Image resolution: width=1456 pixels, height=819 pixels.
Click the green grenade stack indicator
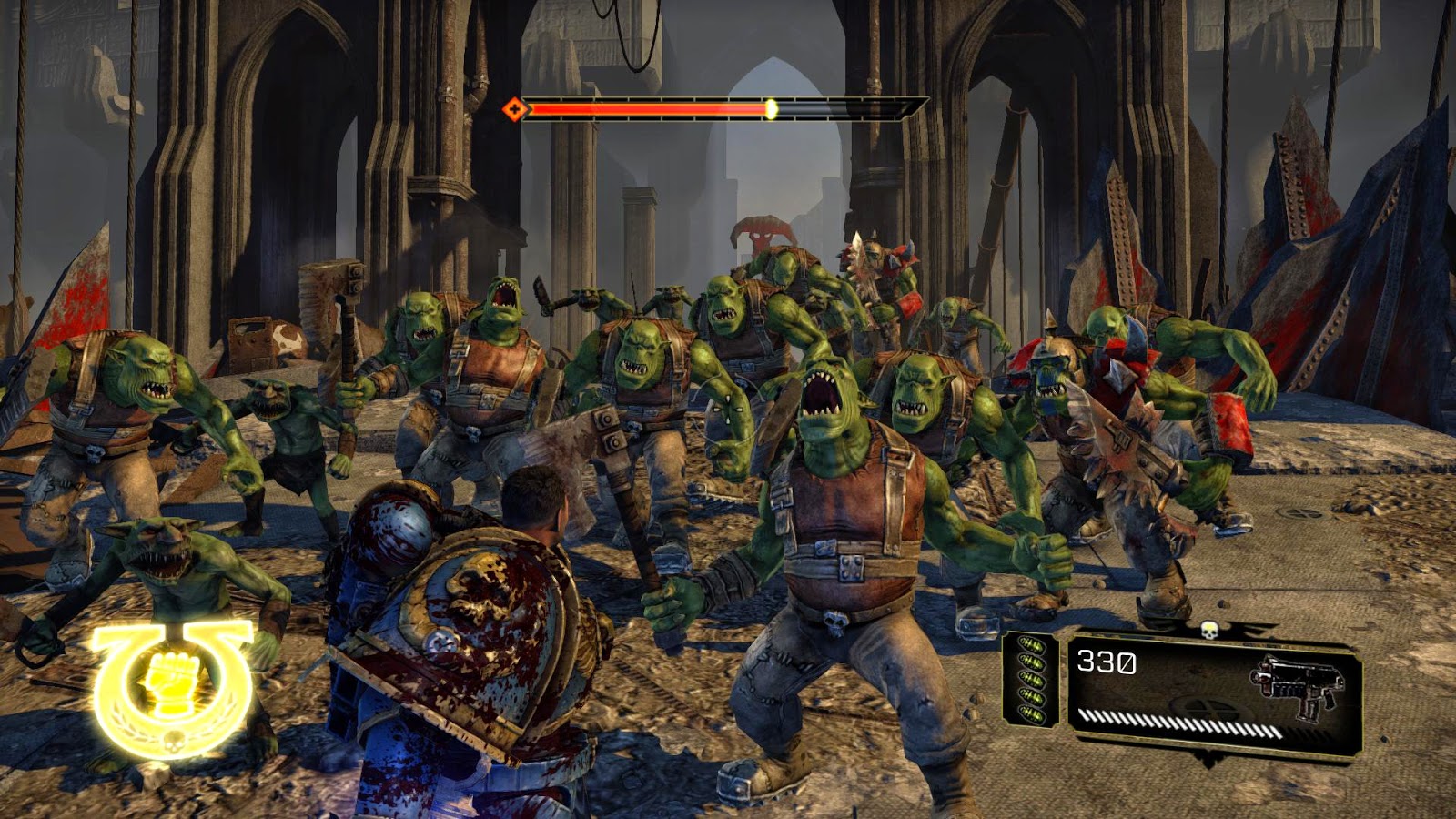[x=1031, y=679]
